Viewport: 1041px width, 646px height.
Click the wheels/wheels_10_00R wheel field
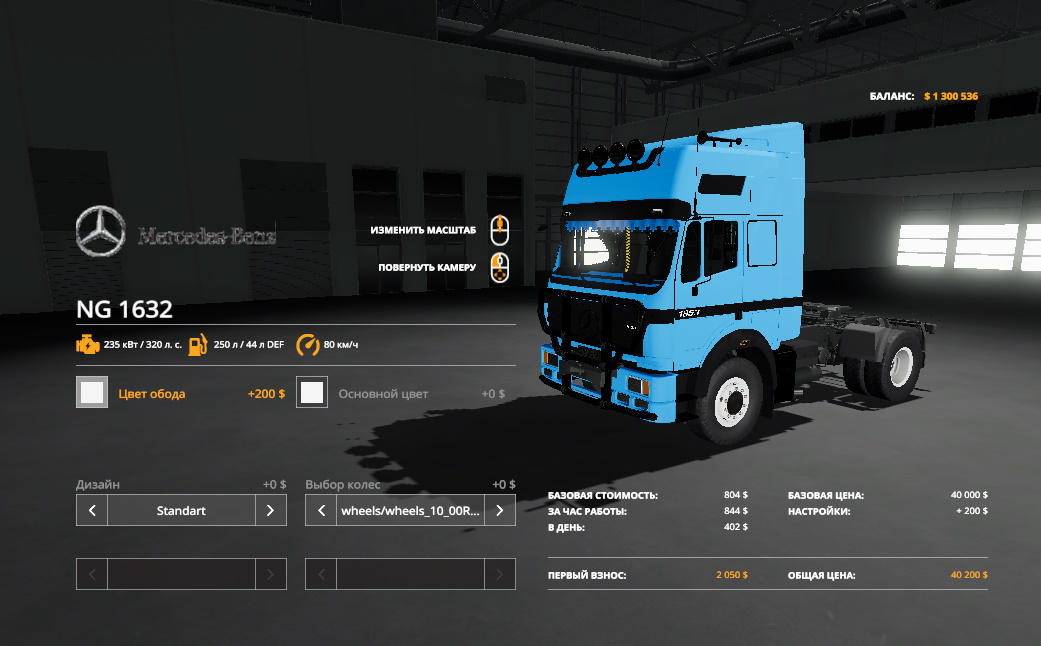click(x=410, y=511)
